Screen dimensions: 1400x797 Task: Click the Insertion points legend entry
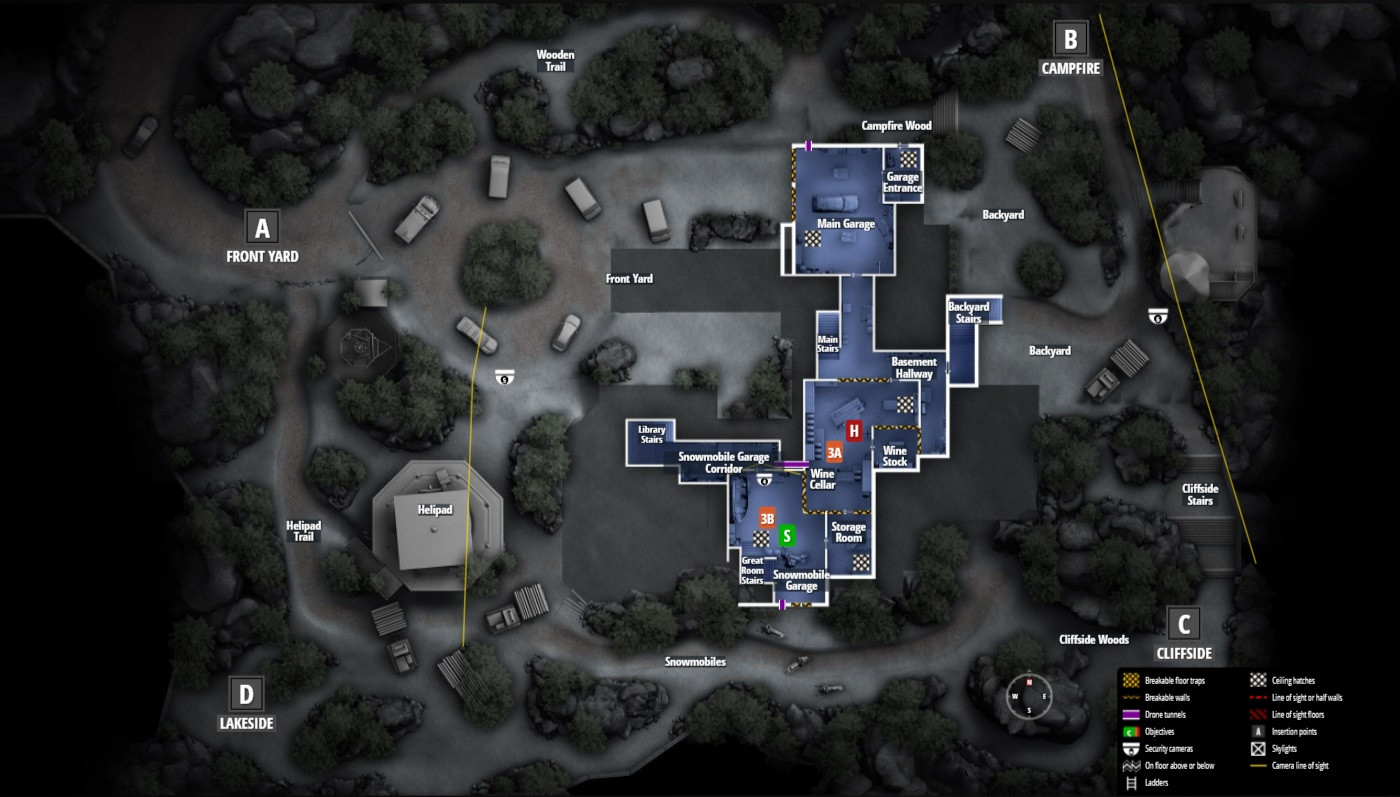1293,732
